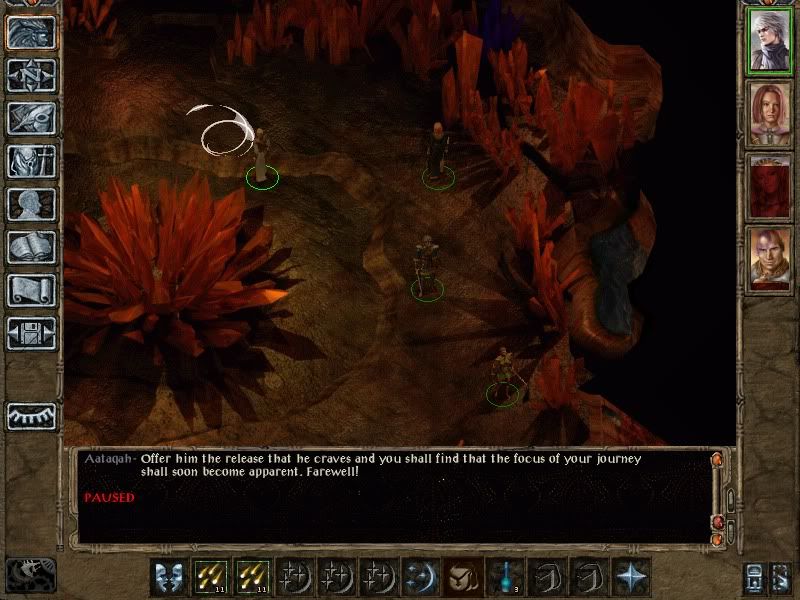The image size is (800, 600).
Task: Open options via the floppy disk button
Action: pos(31,333)
